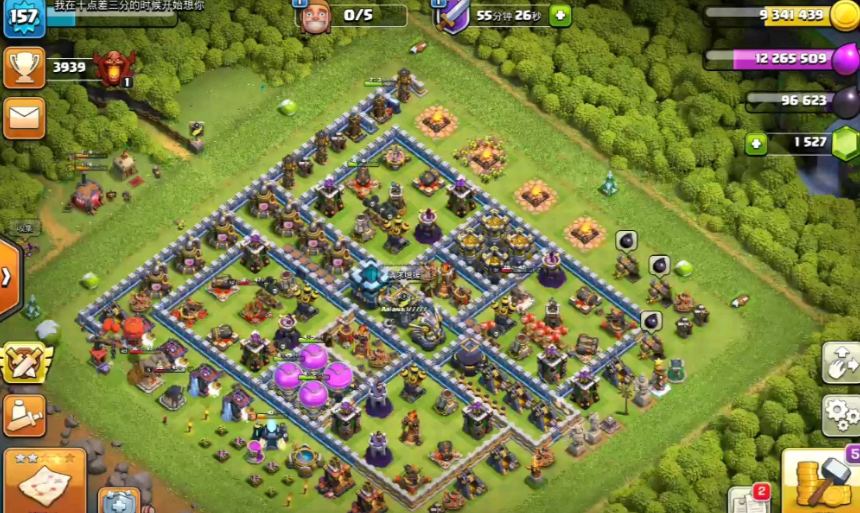
Task: Add shield time with green plus
Action: 560,15
